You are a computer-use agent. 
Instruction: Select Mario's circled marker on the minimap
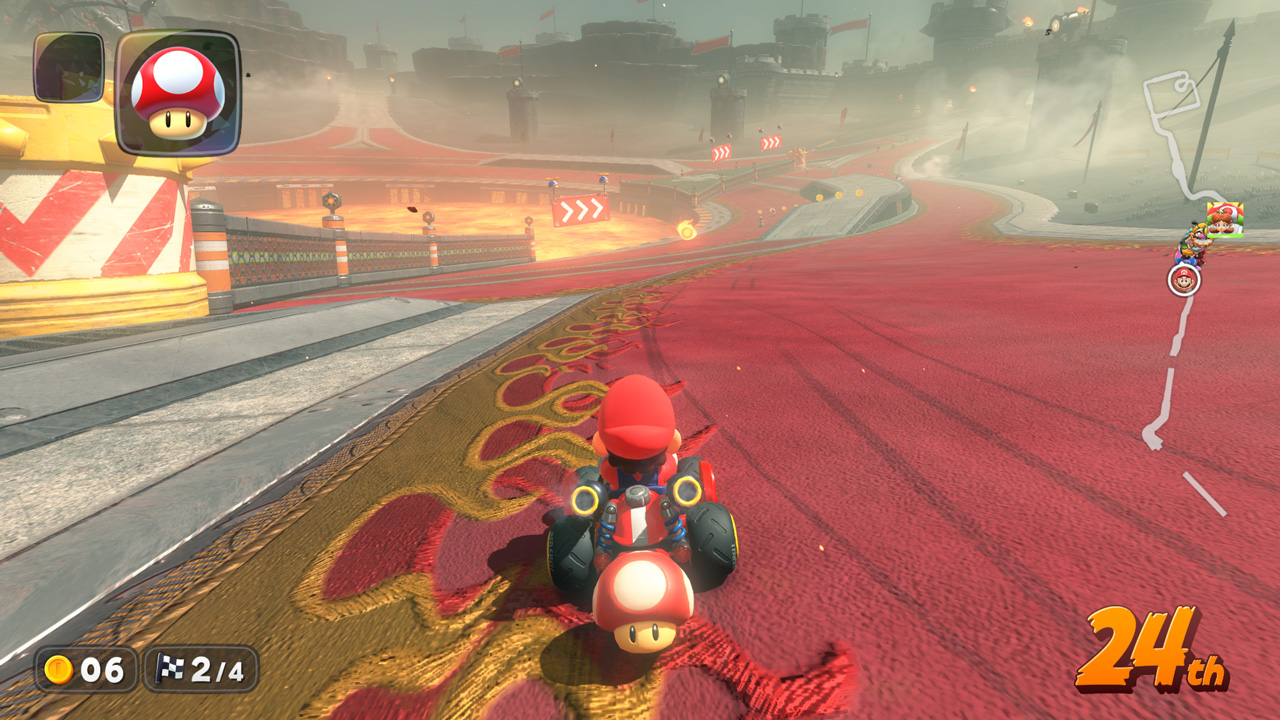tap(1184, 279)
